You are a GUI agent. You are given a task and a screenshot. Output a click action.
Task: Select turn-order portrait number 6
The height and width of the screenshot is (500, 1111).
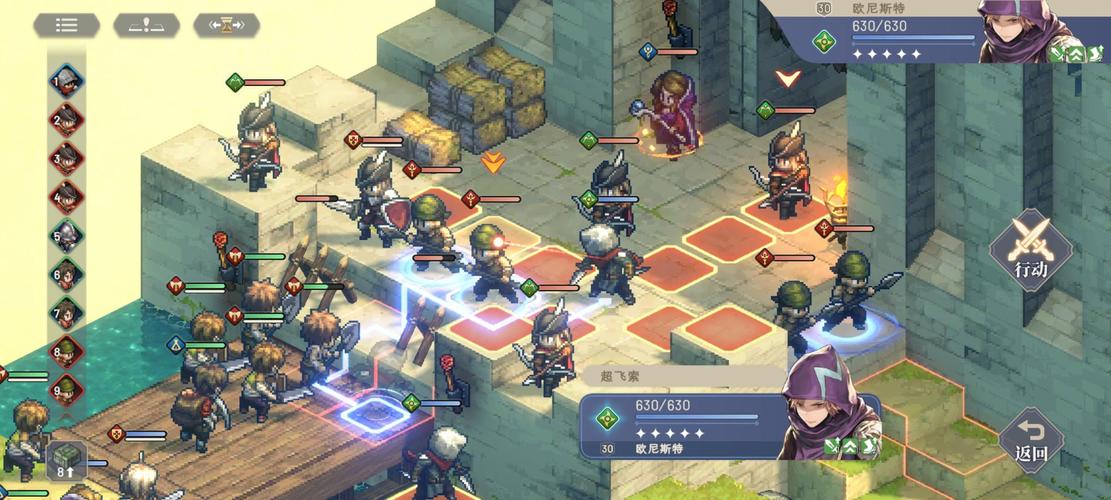[x=67, y=274]
